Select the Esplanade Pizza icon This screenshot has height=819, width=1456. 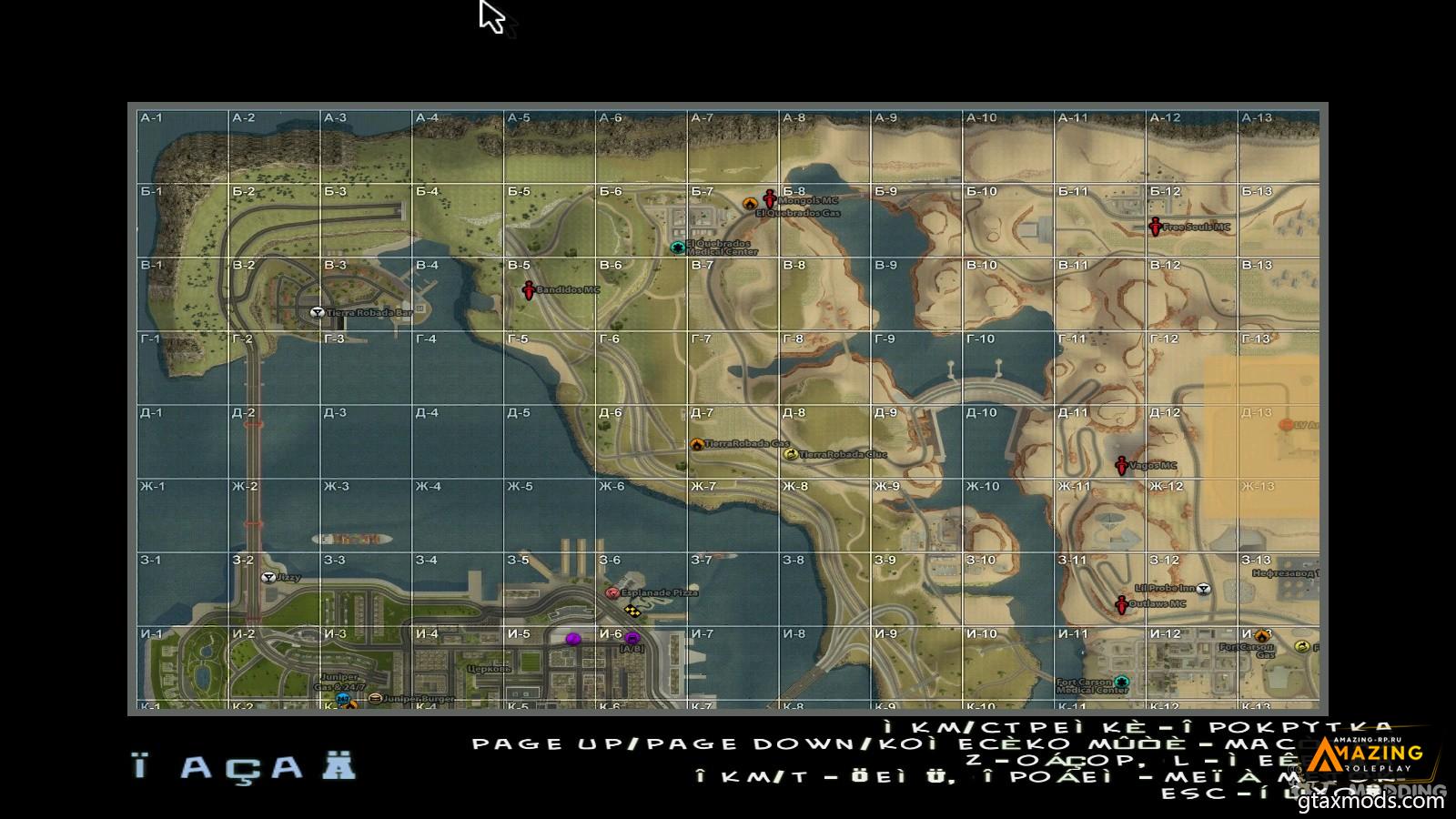(612, 592)
